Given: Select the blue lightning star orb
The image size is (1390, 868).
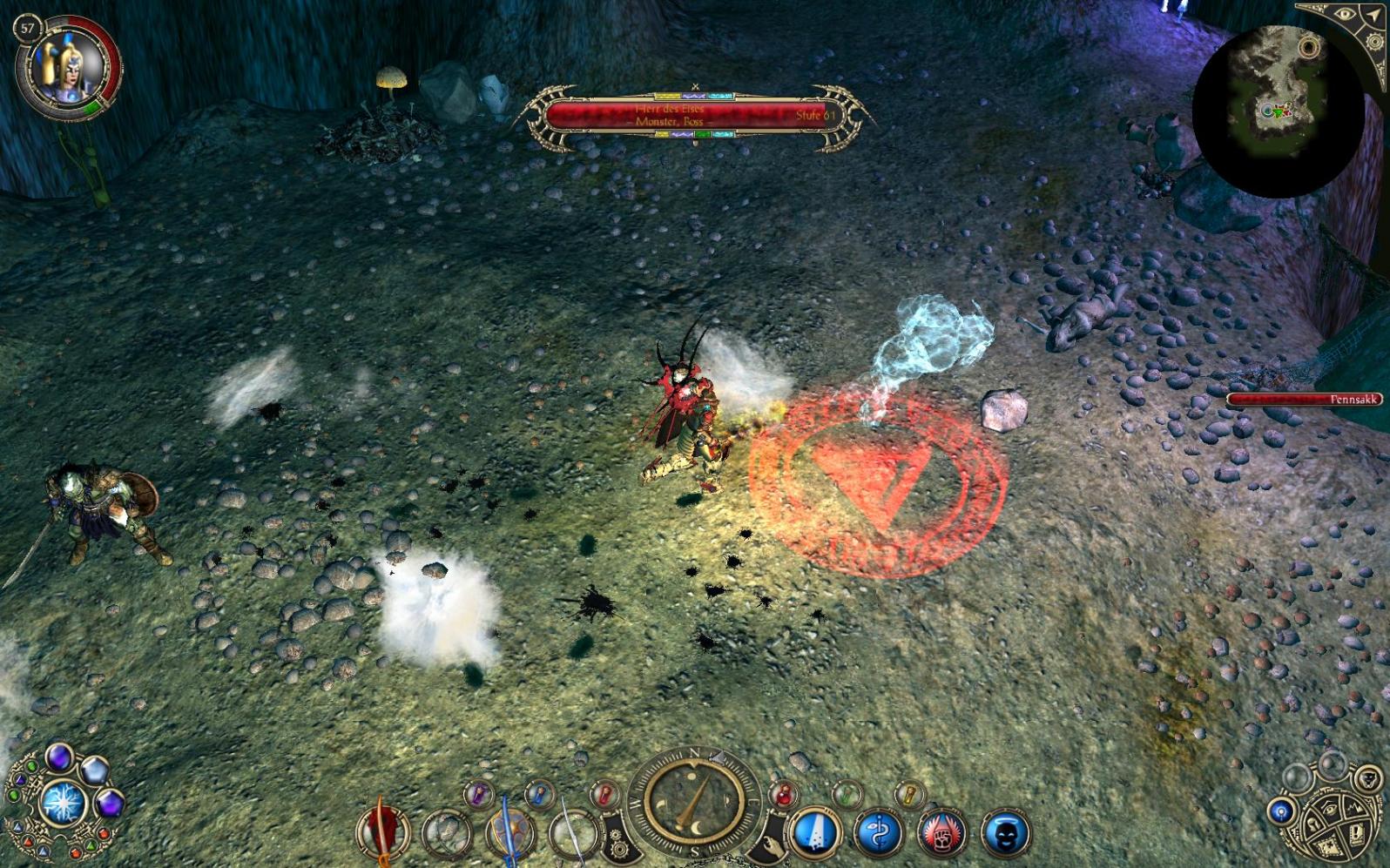Looking at the screenshot, I should (64, 802).
